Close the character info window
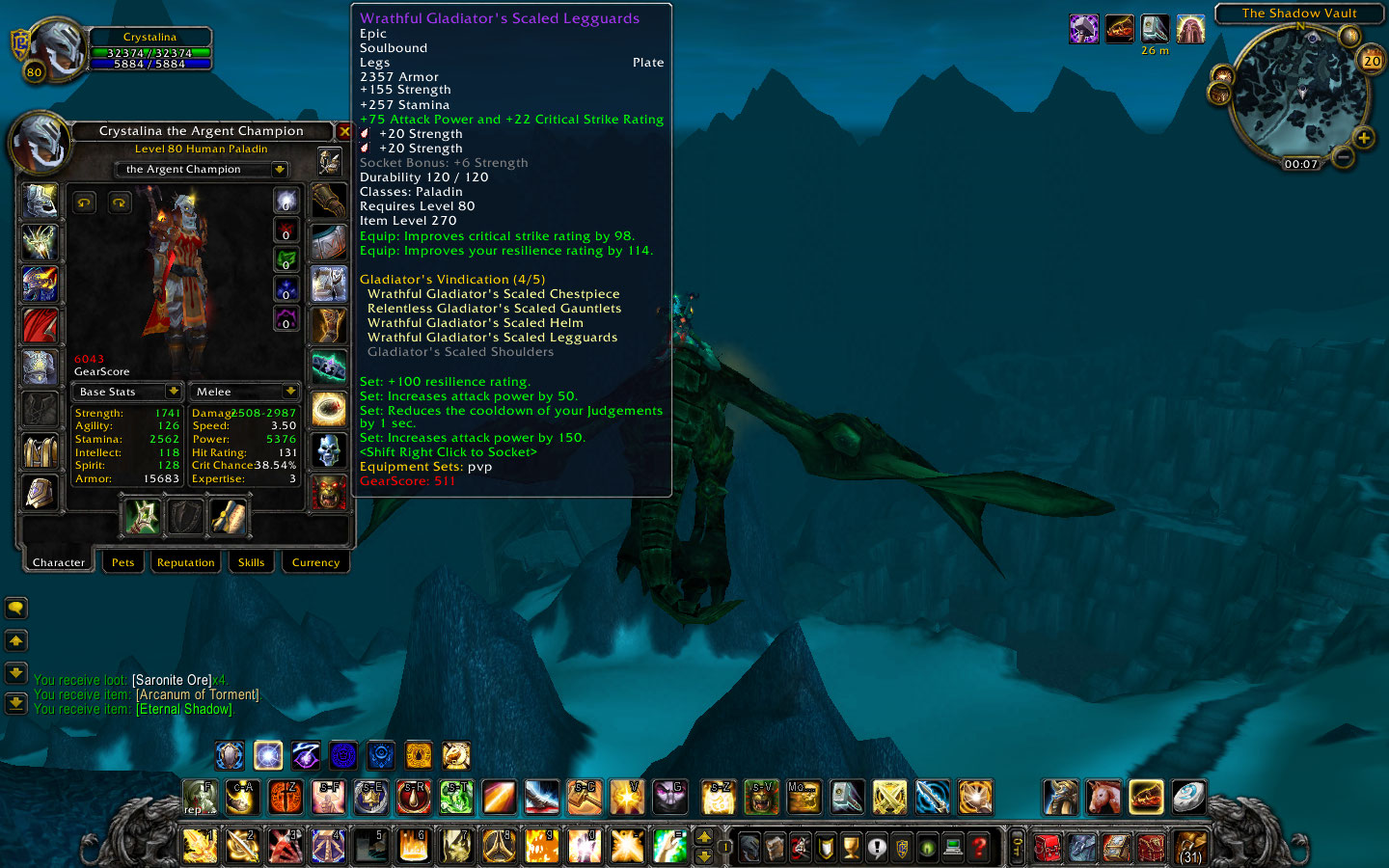The image size is (1389, 868). click(x=344, y=131)
